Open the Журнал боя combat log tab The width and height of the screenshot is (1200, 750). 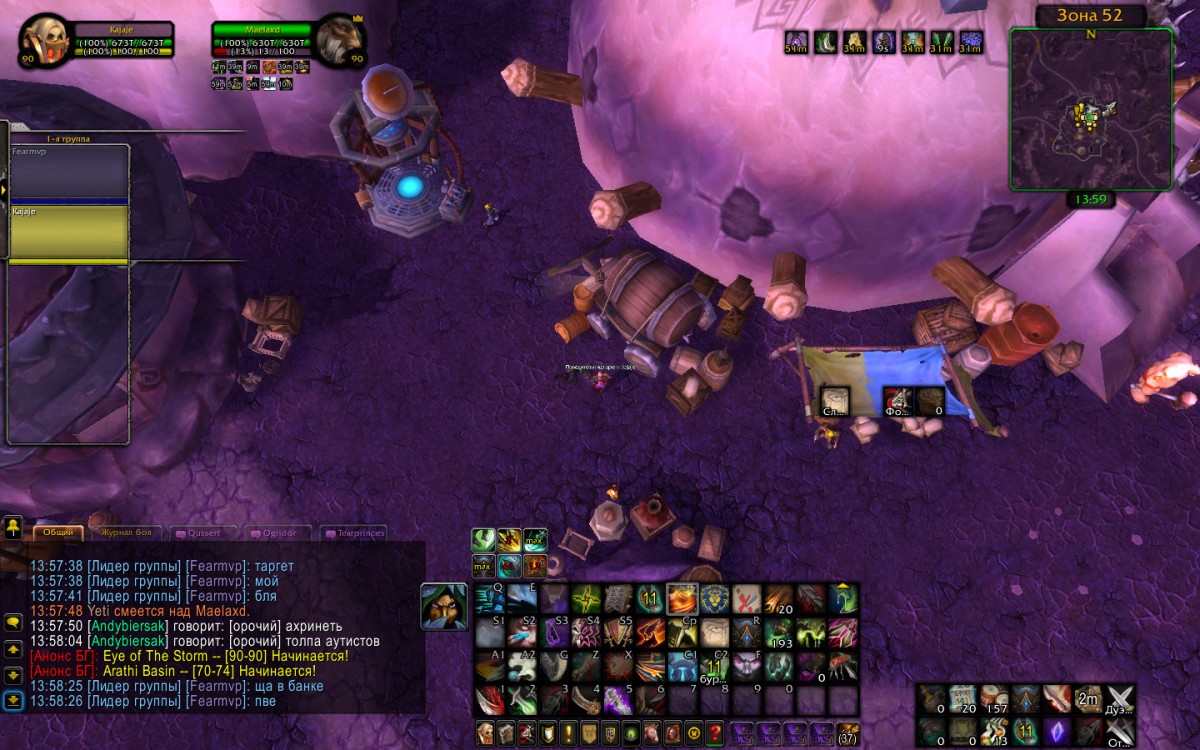(x=128, y=533)
